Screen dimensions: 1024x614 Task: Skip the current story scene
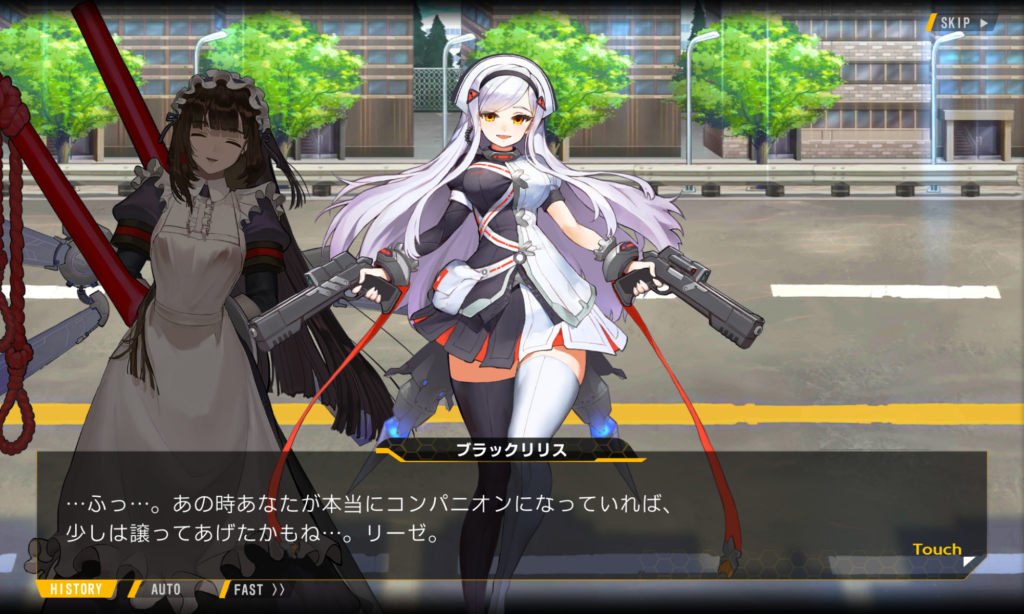tap(963, 22)
